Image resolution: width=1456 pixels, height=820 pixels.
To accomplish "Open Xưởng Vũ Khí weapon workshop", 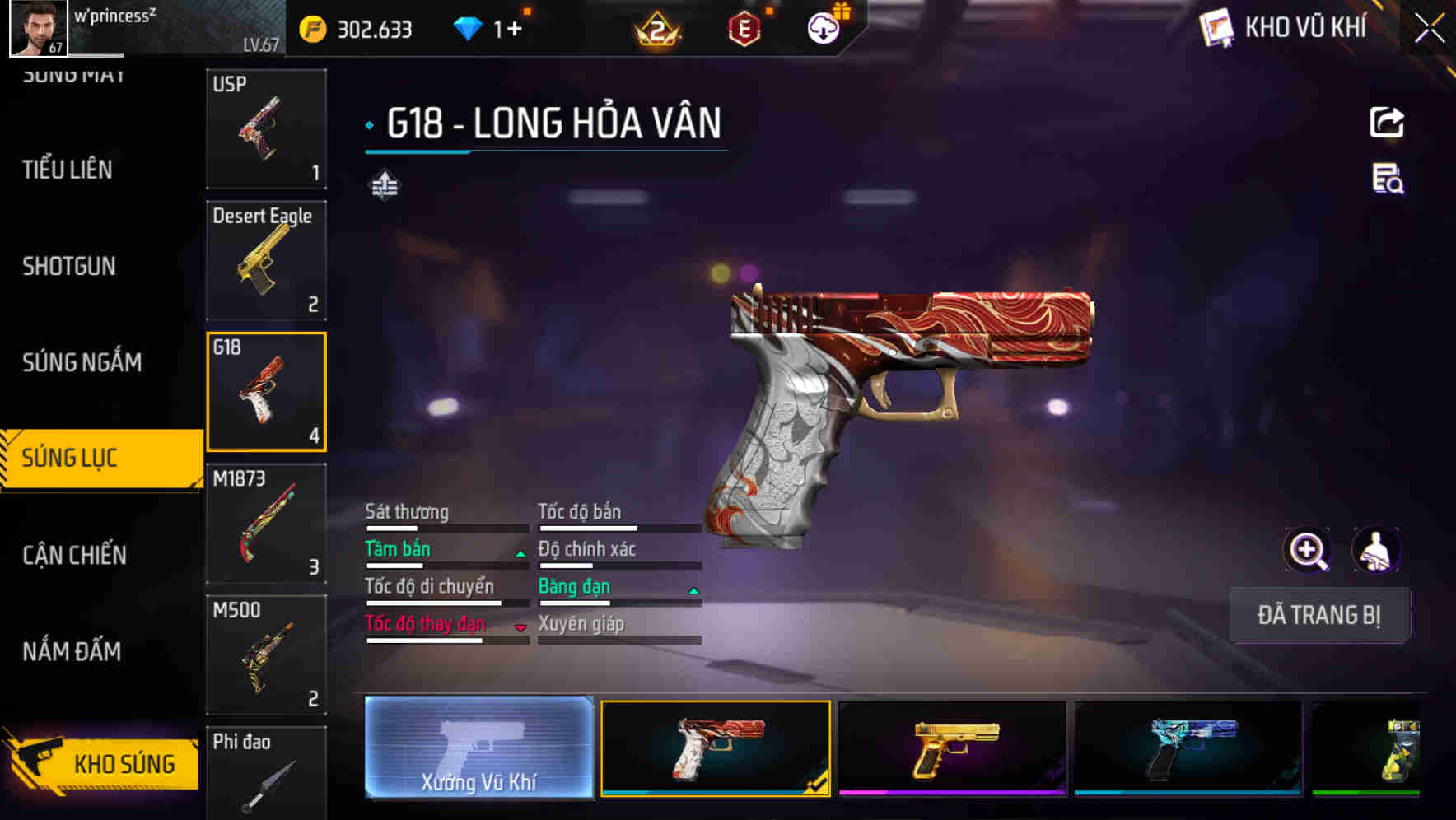I will 478,748.
